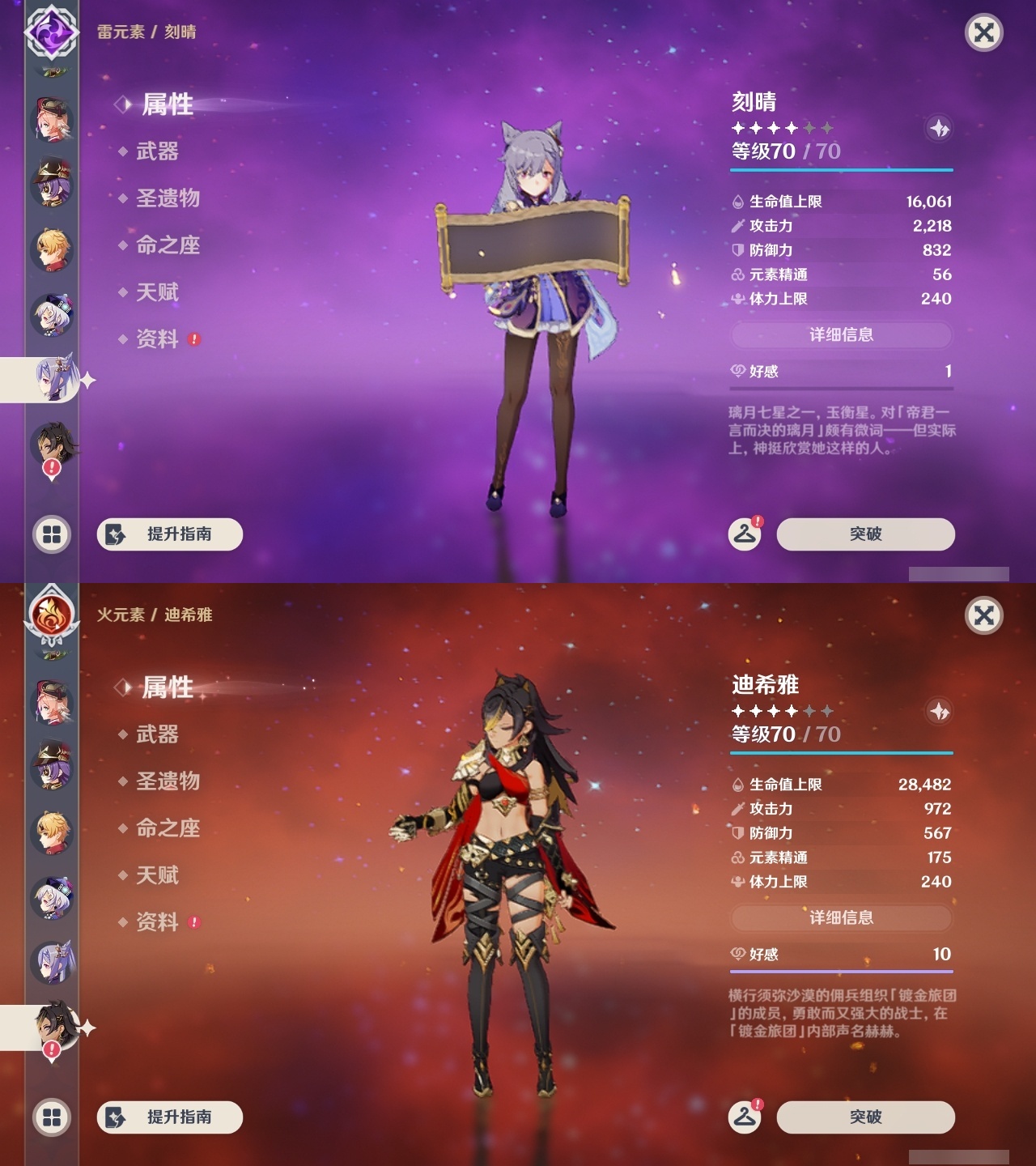
Task: Open the 提升指南 guide
Action: tap(168, 534)
